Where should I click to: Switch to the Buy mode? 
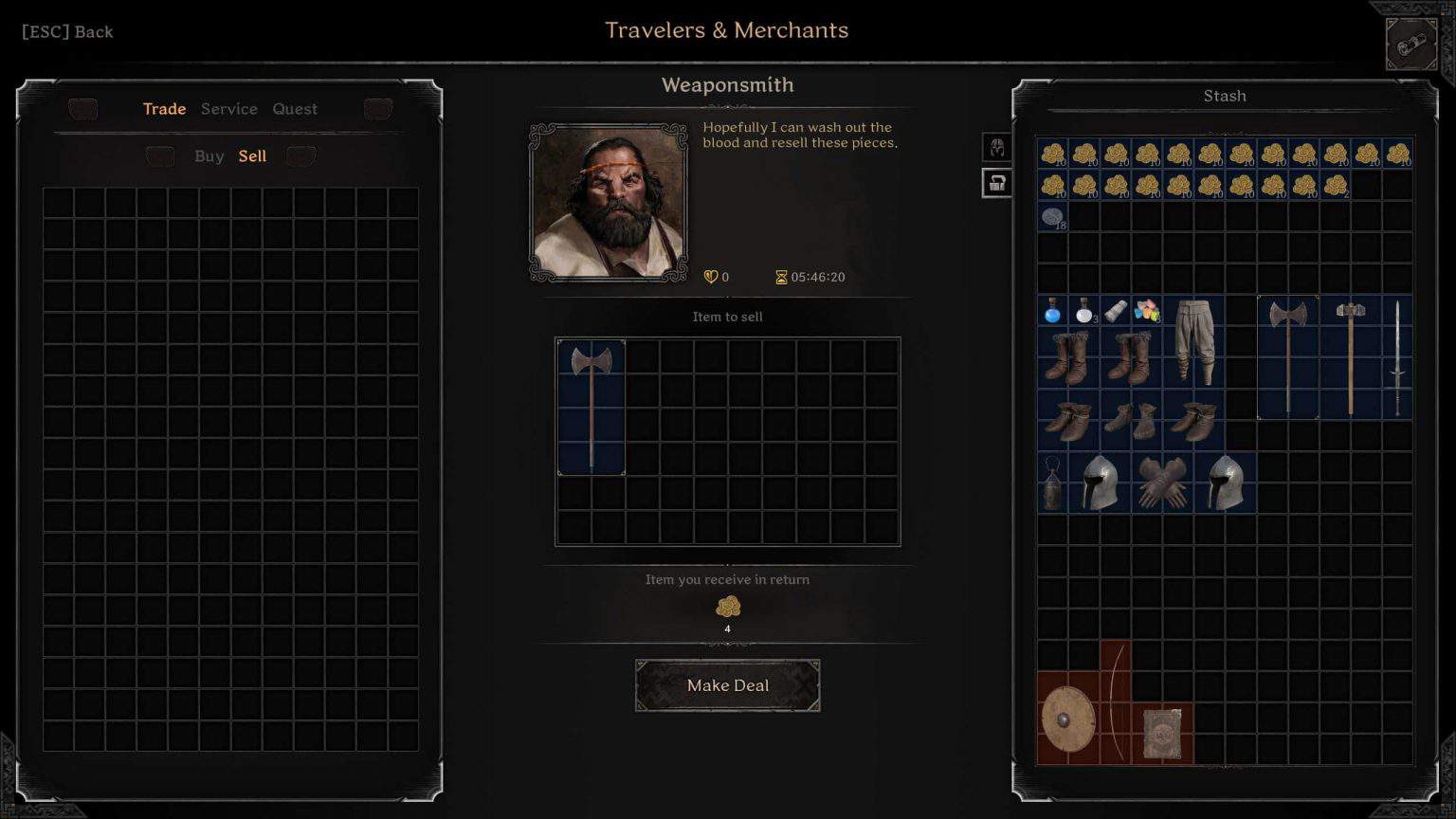coord(209,155)
